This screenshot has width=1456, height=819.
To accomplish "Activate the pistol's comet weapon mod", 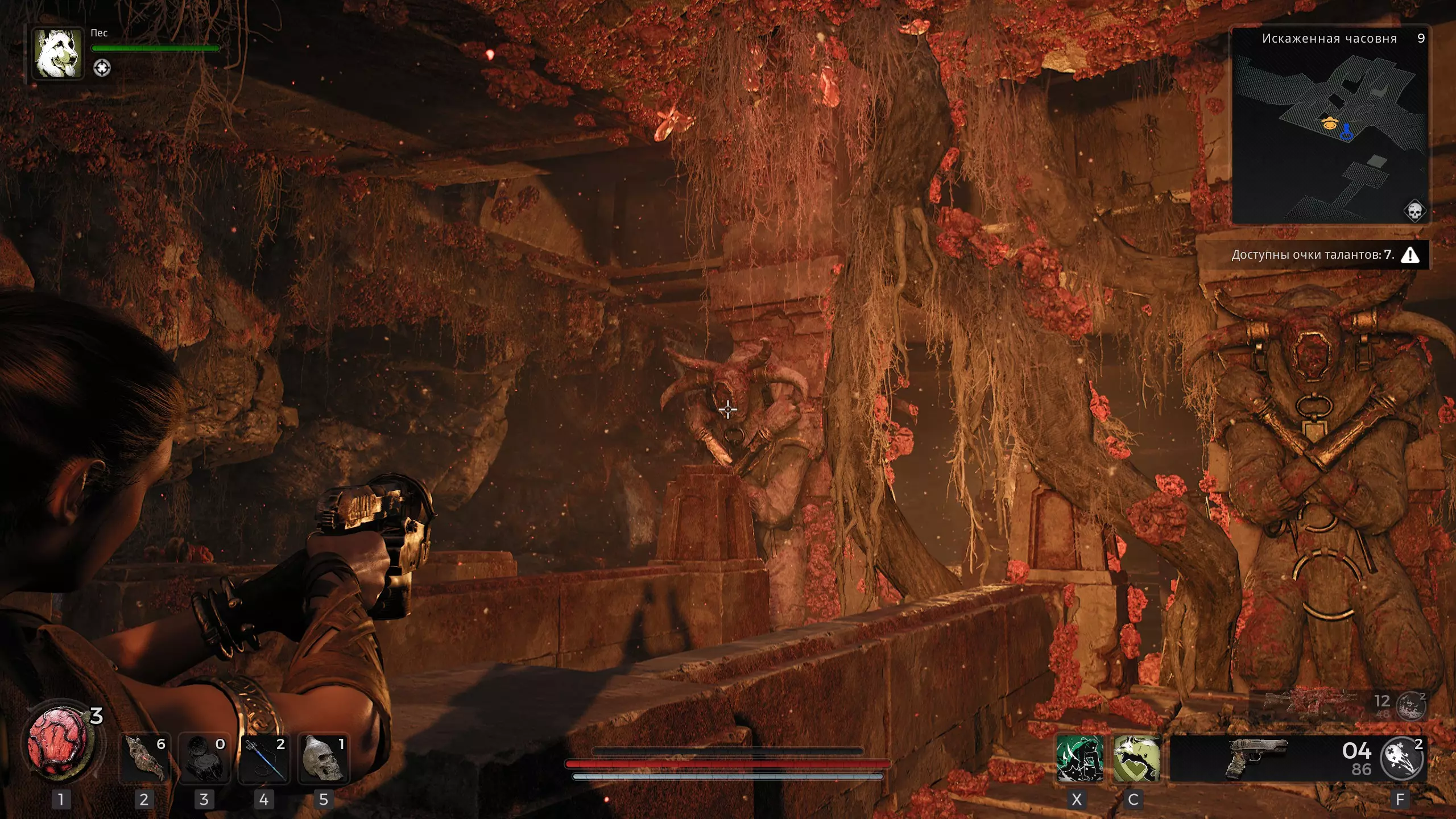I will pyautogui.click(x=1402, y=758).
